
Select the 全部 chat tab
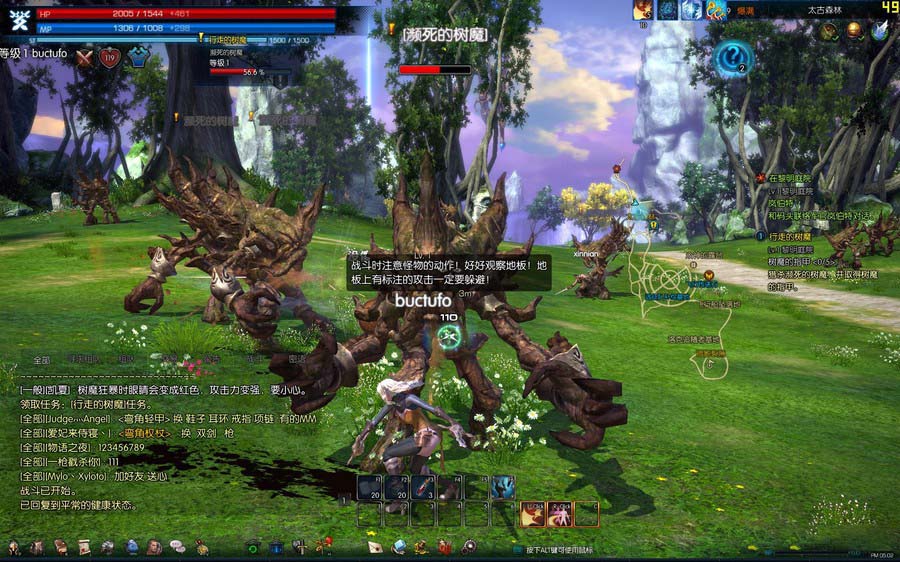[x=42, y=359]
